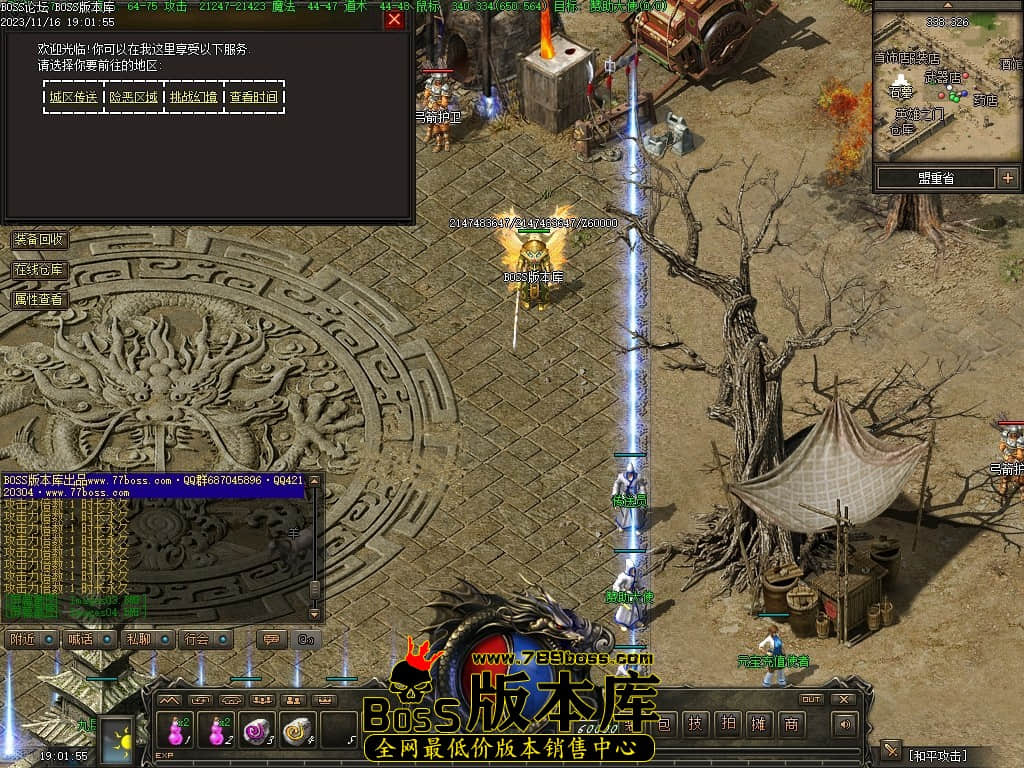The image size is (1024, 768).
Task: Close the NPC dialogue window
Action: click(395, 20)
